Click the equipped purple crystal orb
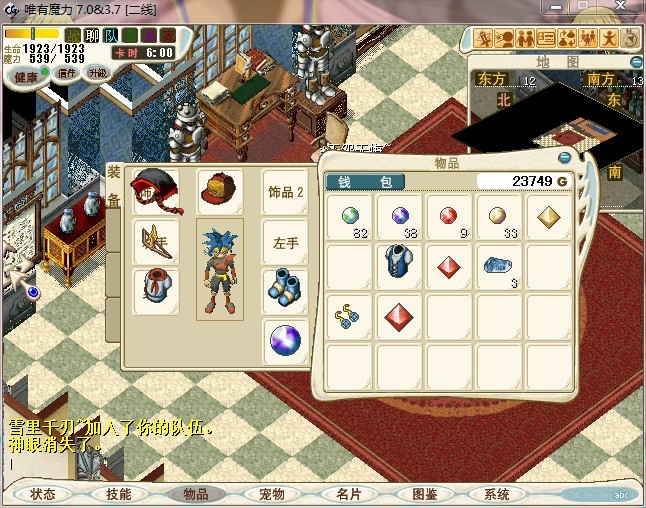This screenshot has width=646, height=508. coord(285,343)
